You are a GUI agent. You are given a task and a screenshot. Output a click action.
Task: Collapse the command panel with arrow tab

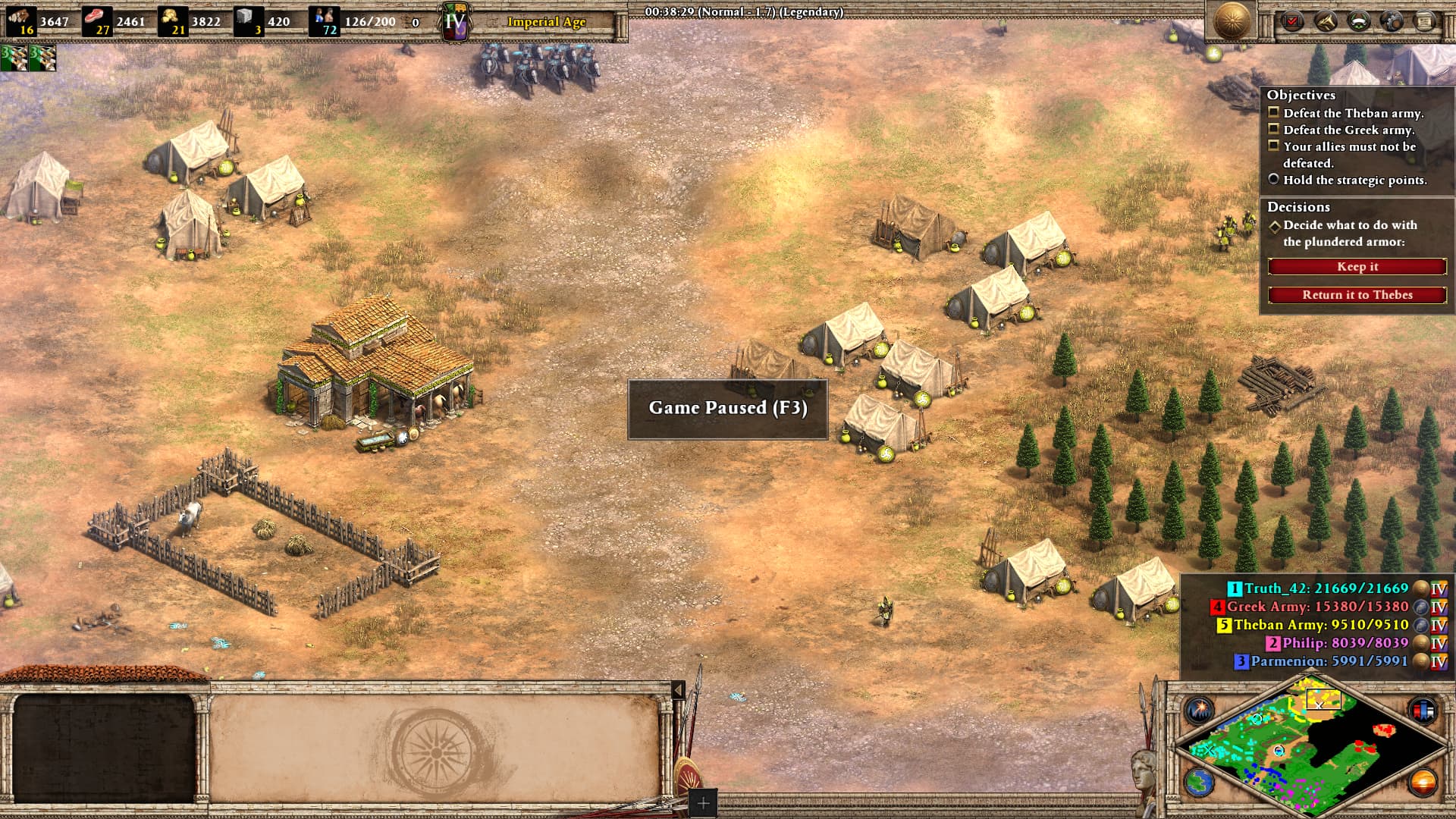678,689
